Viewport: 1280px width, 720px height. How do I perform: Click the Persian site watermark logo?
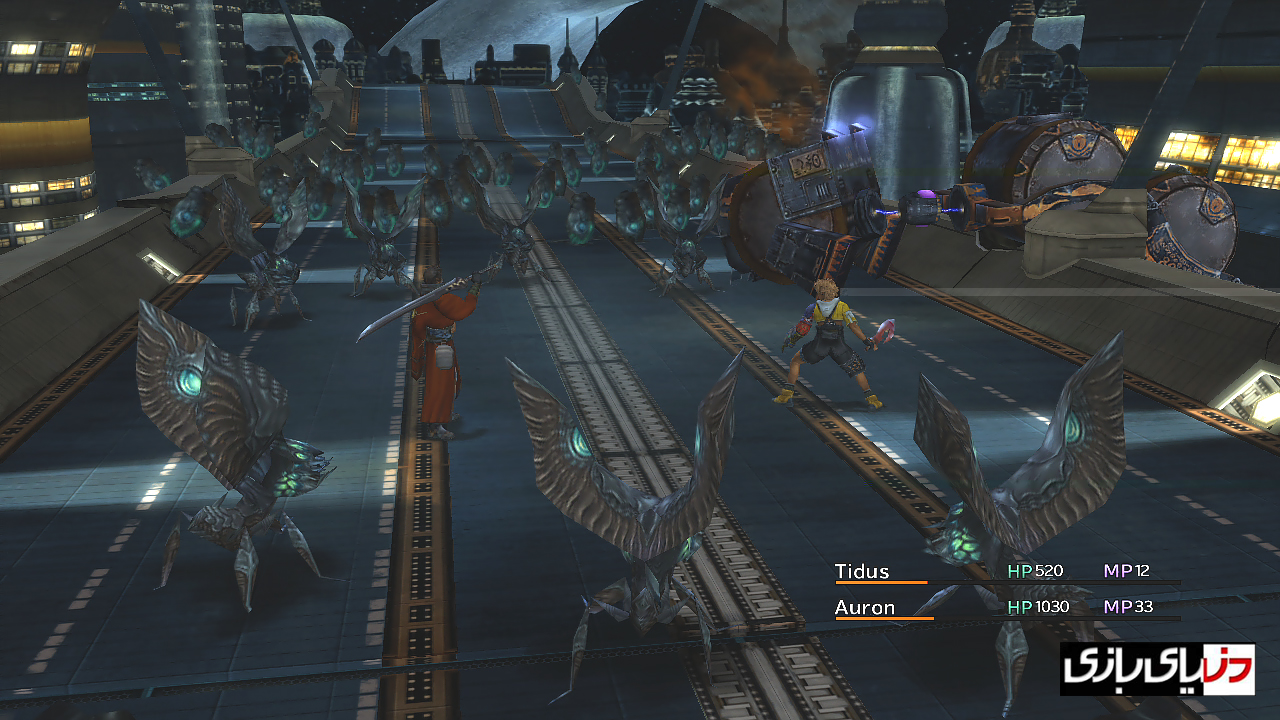1157,669
